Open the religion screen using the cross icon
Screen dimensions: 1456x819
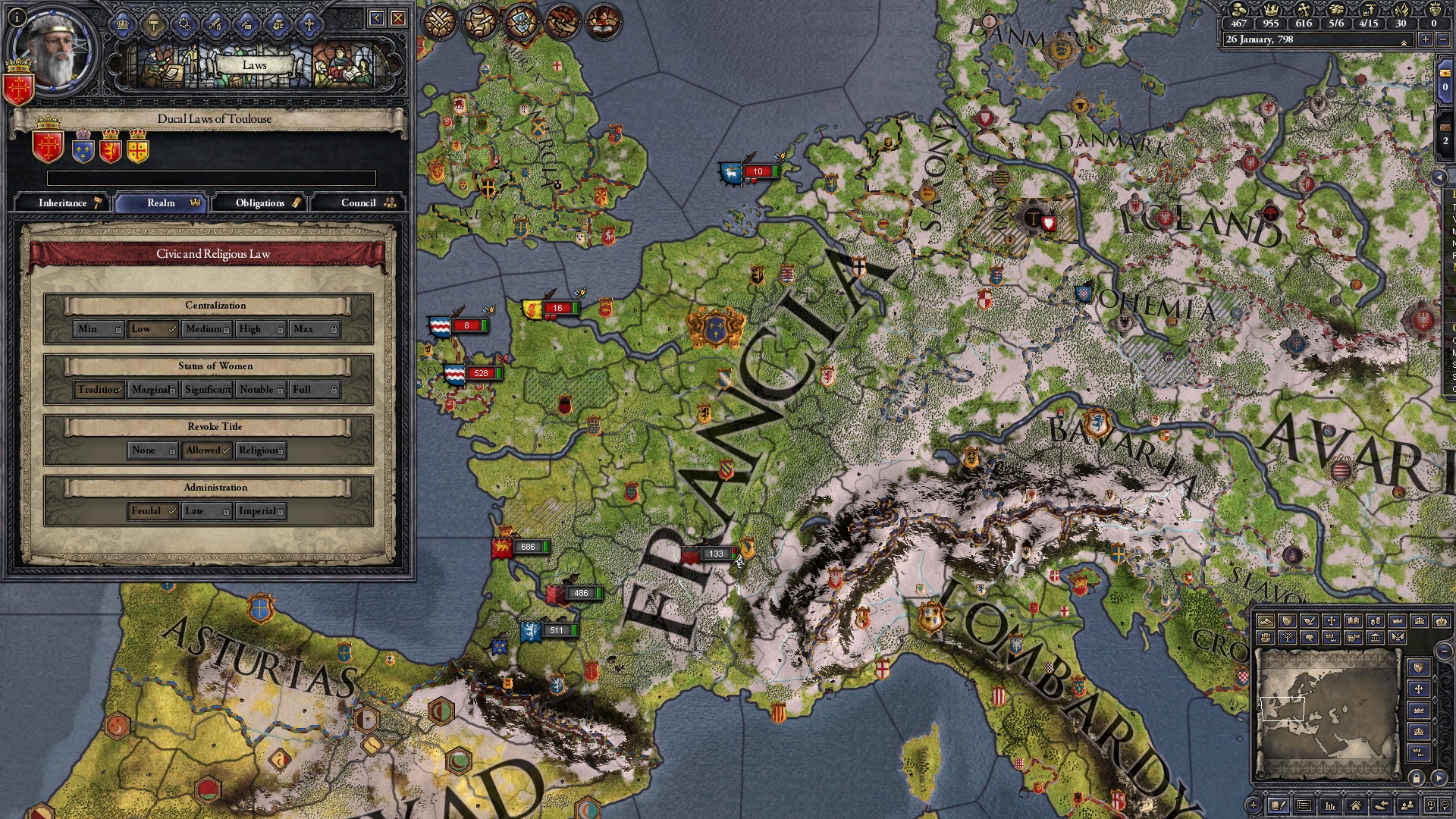coord(309,24)
